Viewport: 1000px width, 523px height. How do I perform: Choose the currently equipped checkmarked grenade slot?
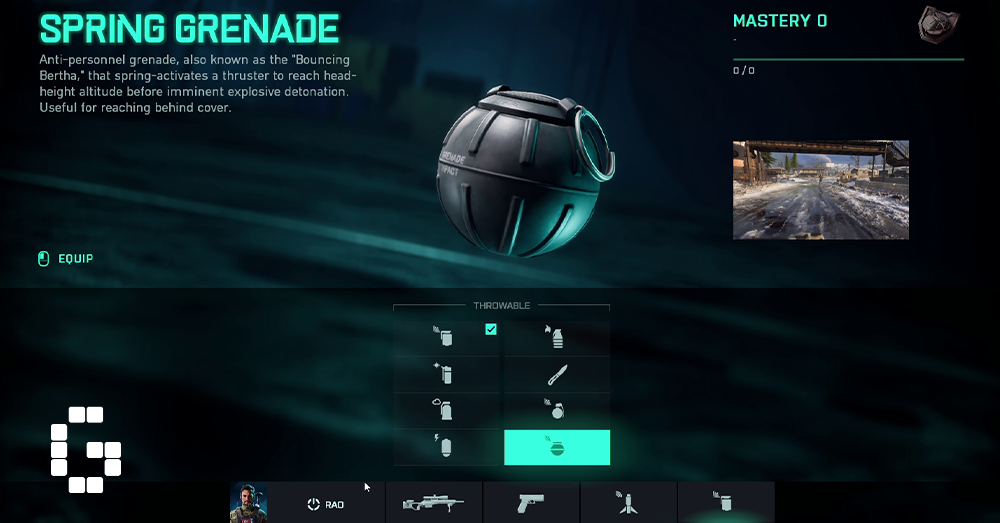(447, 338)
